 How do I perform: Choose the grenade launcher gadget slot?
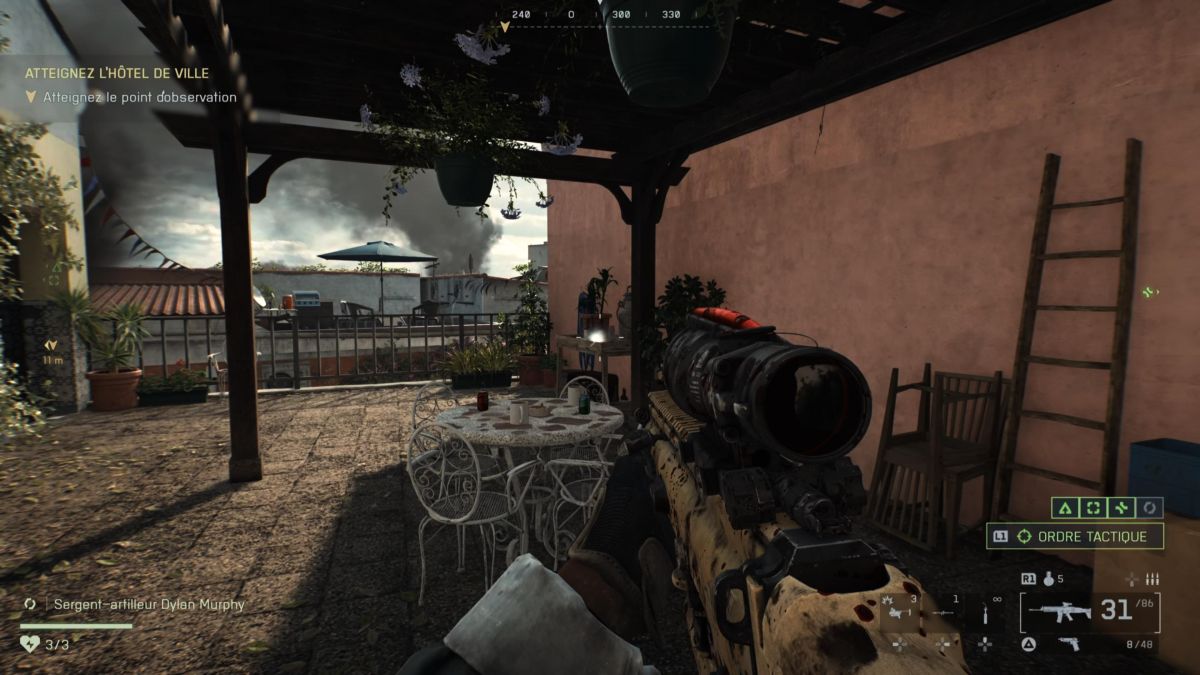click(896, 610)
